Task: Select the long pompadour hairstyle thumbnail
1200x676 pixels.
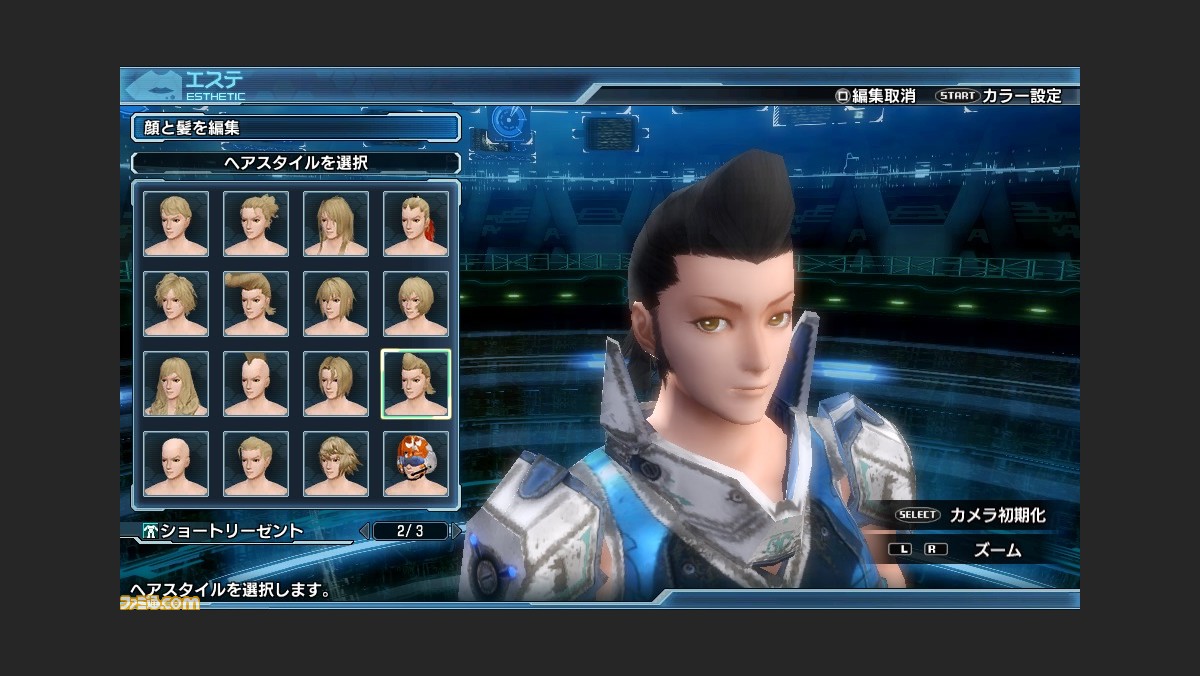Action: point(256,304)
